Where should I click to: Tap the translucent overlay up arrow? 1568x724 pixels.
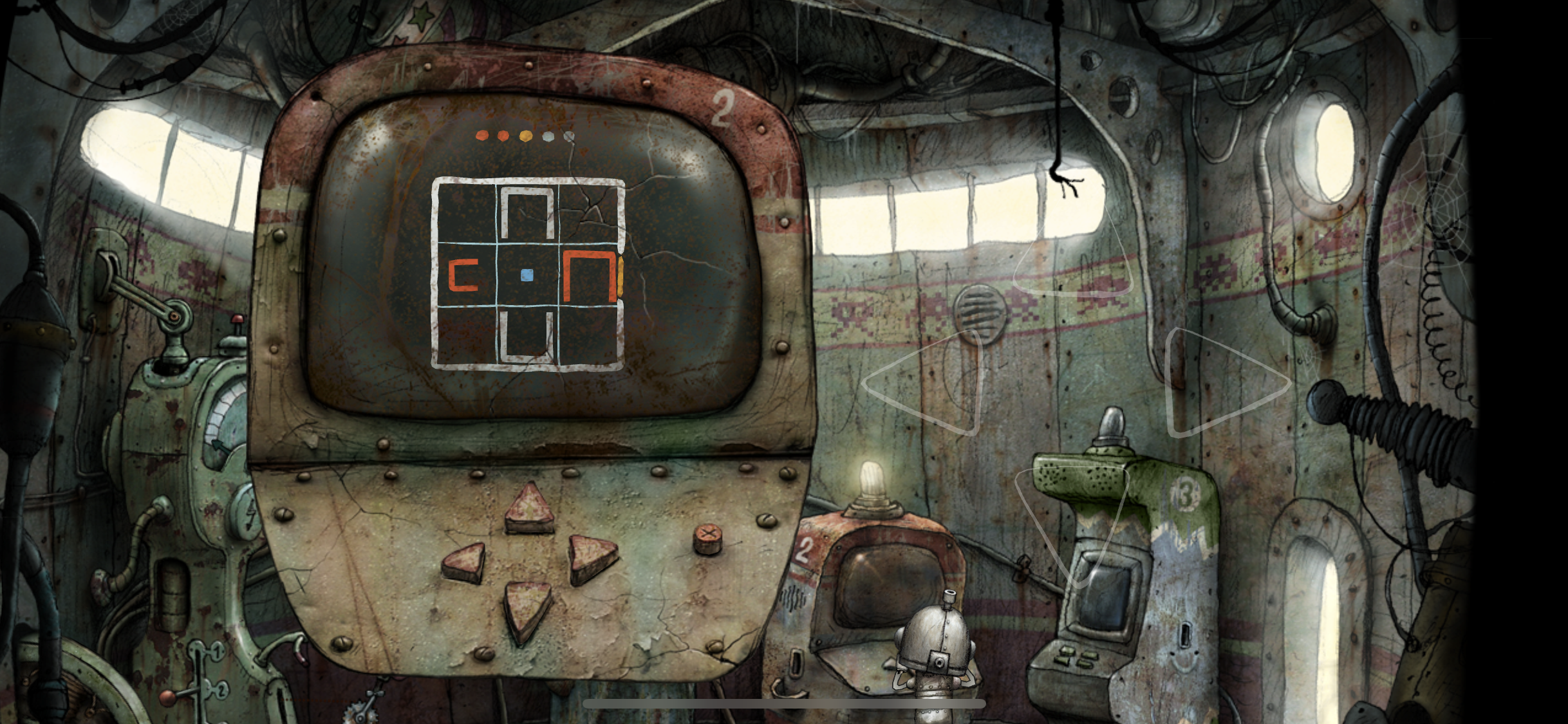1073,257
